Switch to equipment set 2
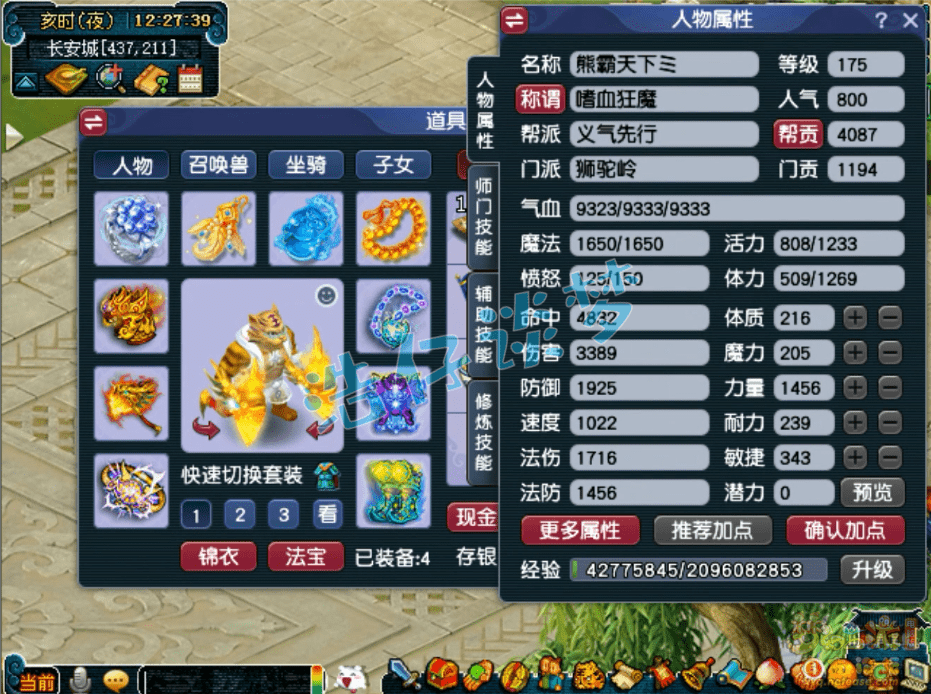 (239, 515)
